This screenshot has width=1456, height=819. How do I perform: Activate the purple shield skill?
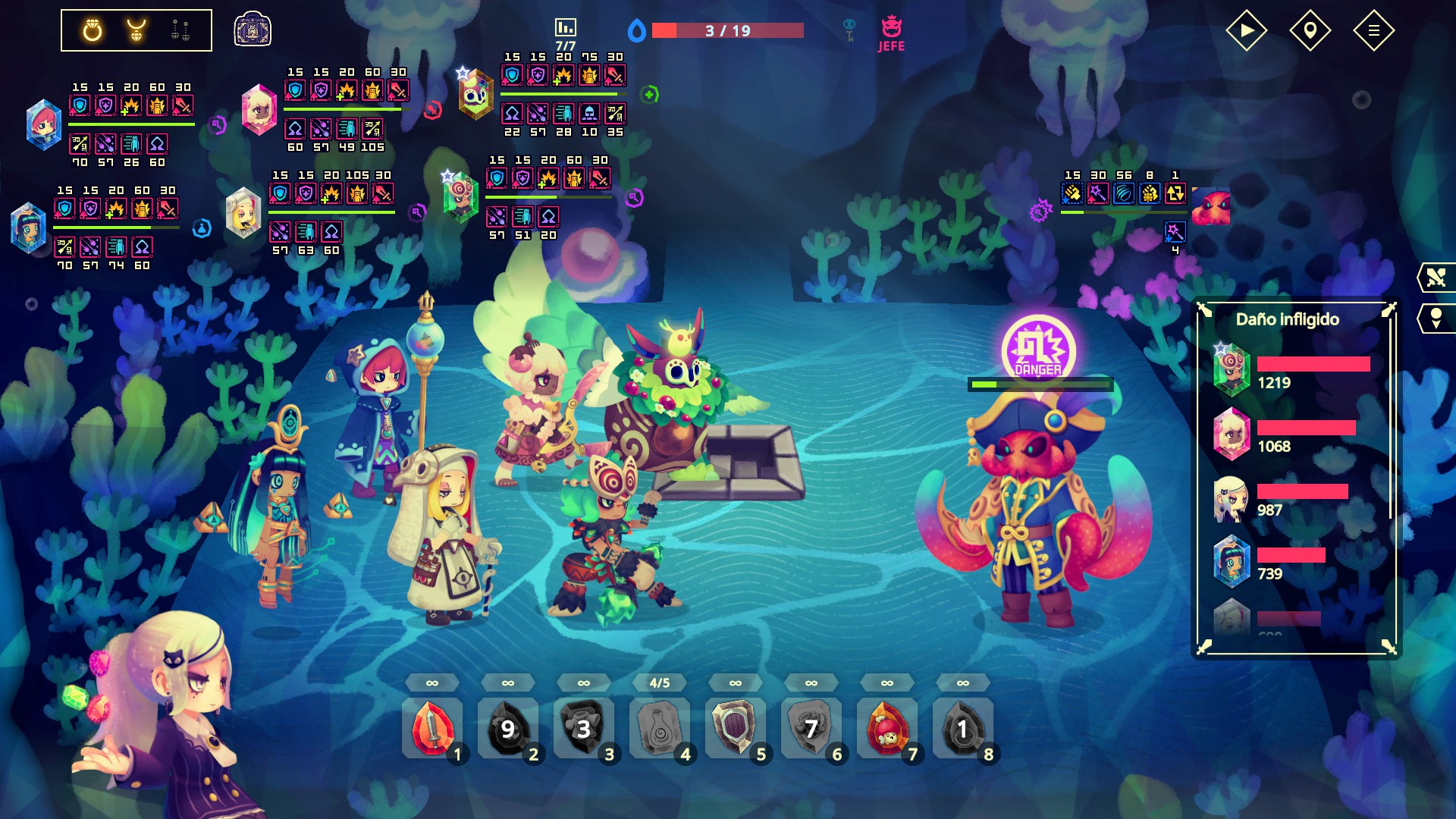click(x=736, y=728)
